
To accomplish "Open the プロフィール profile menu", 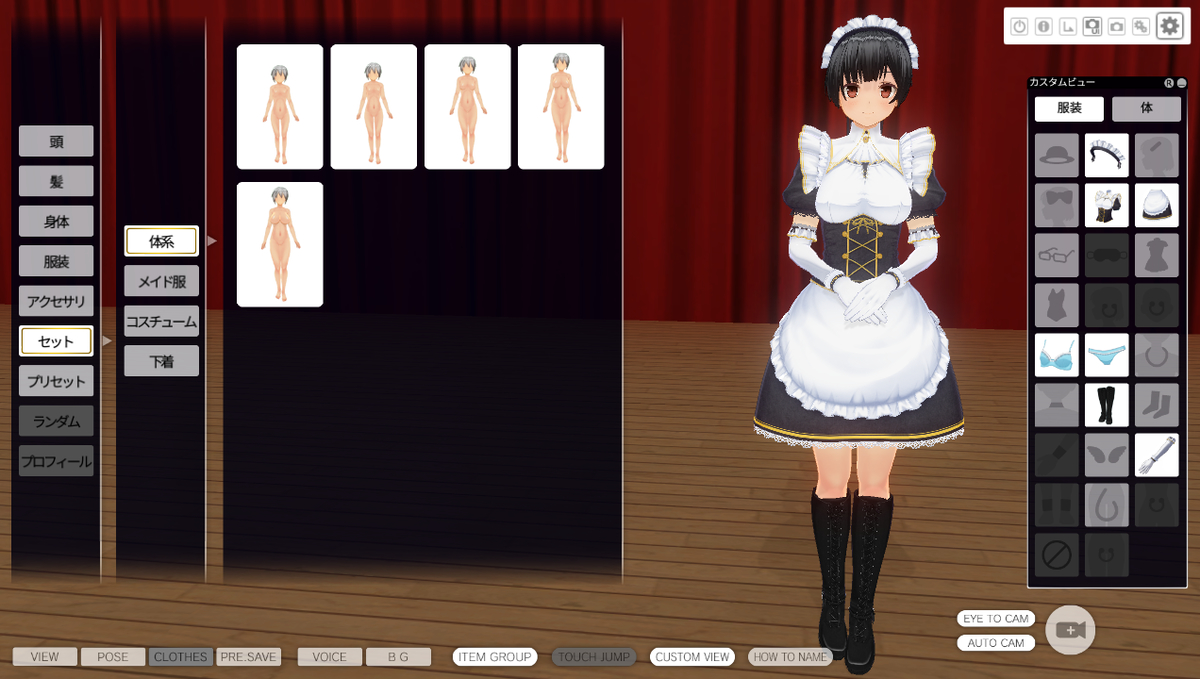I will 56,461.
